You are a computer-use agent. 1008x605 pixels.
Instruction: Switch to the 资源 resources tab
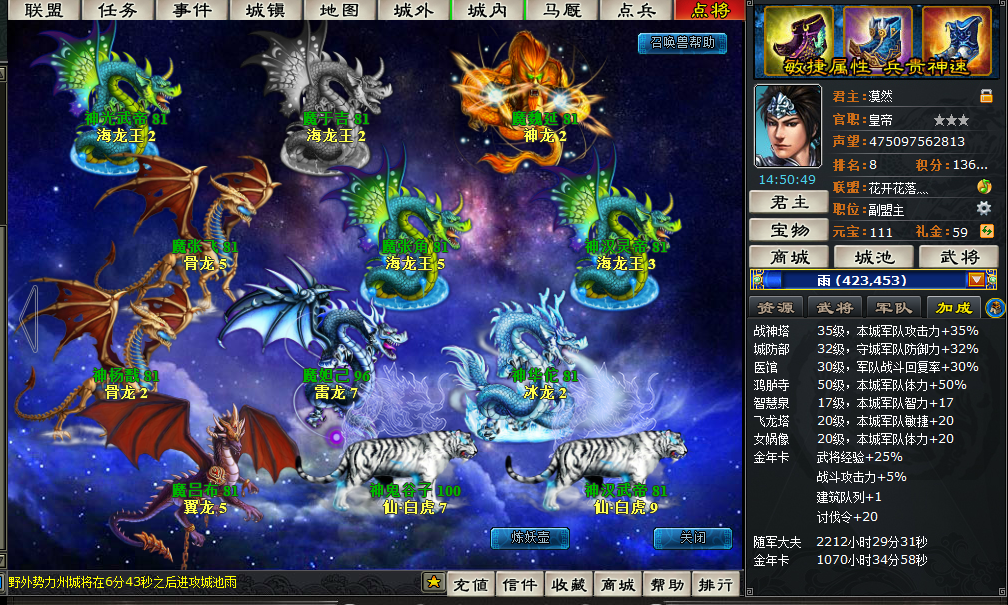pos(776,307)
